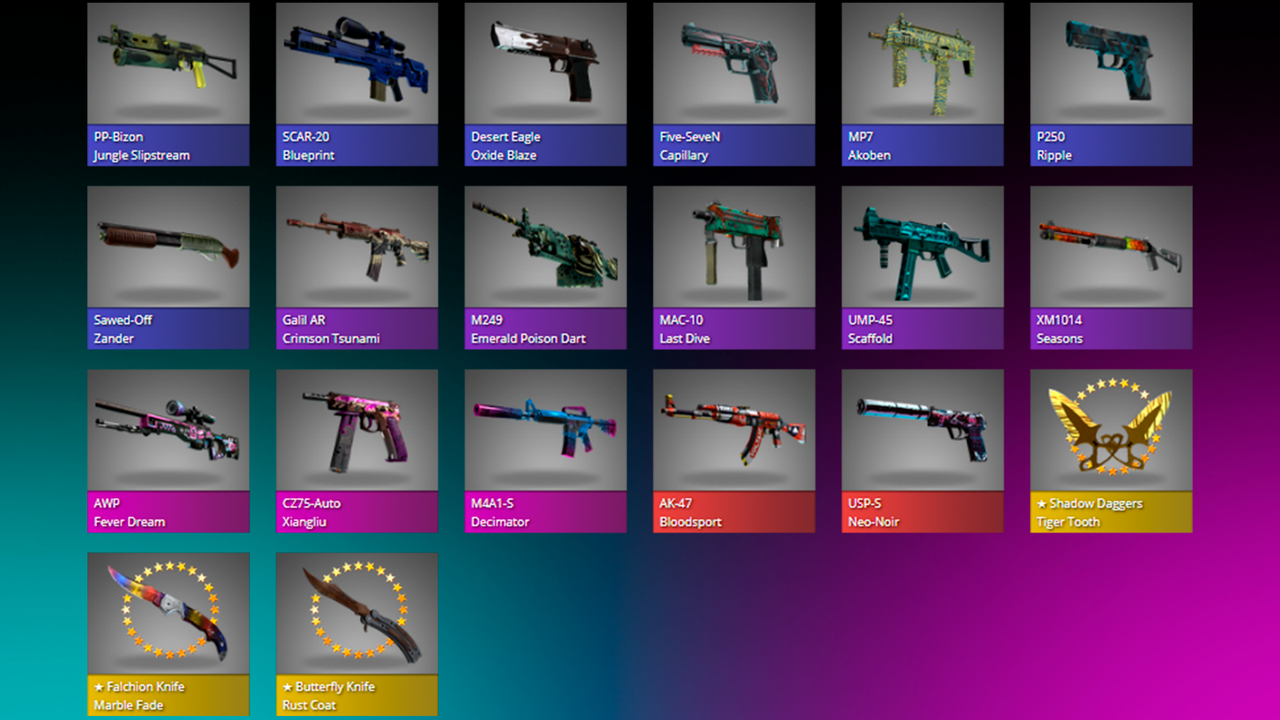
Task: Choose the Sawed-Off Zander tile
Action: [168, 267]
